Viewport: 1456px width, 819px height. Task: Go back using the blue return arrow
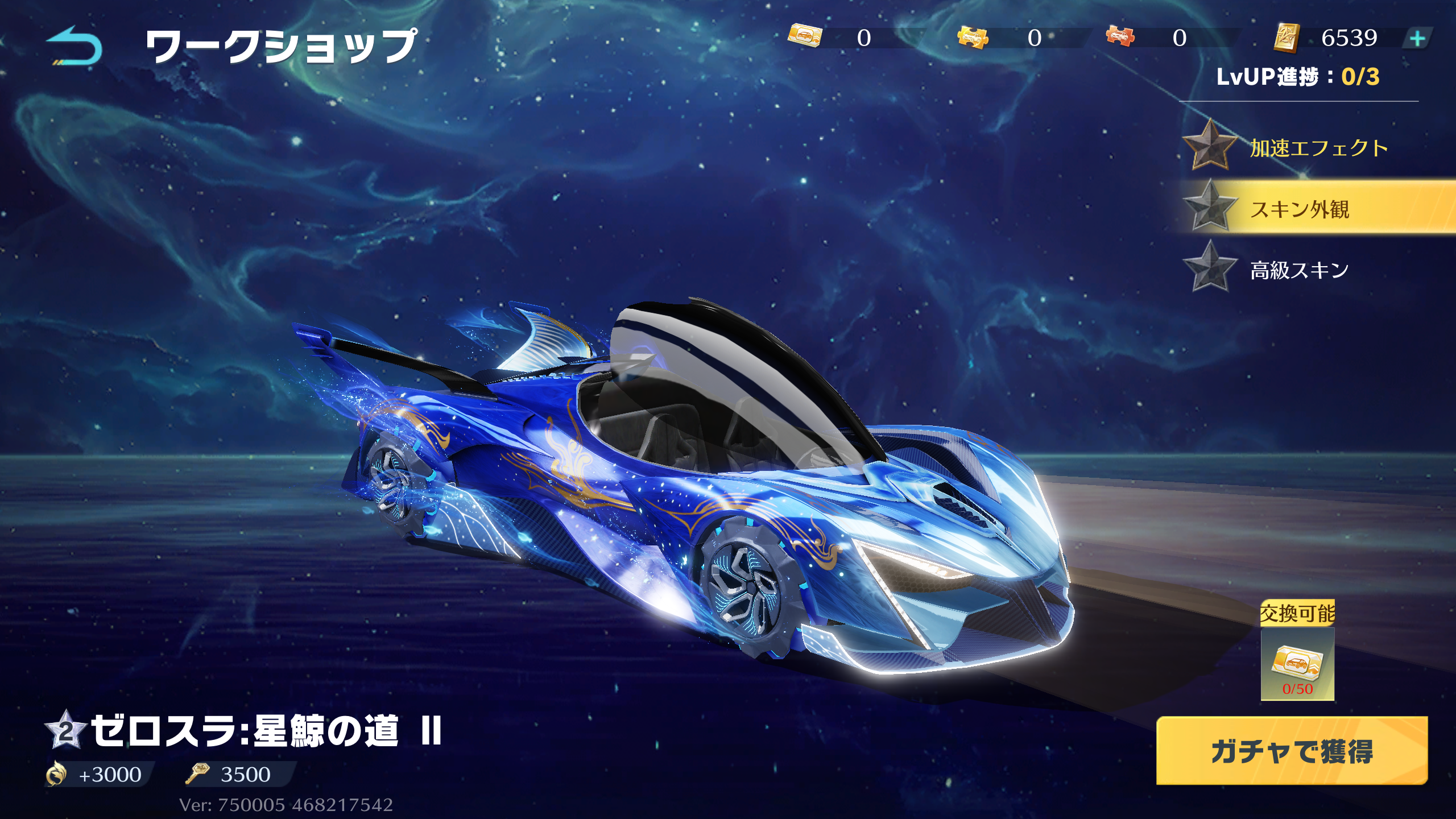pos(75,47)
